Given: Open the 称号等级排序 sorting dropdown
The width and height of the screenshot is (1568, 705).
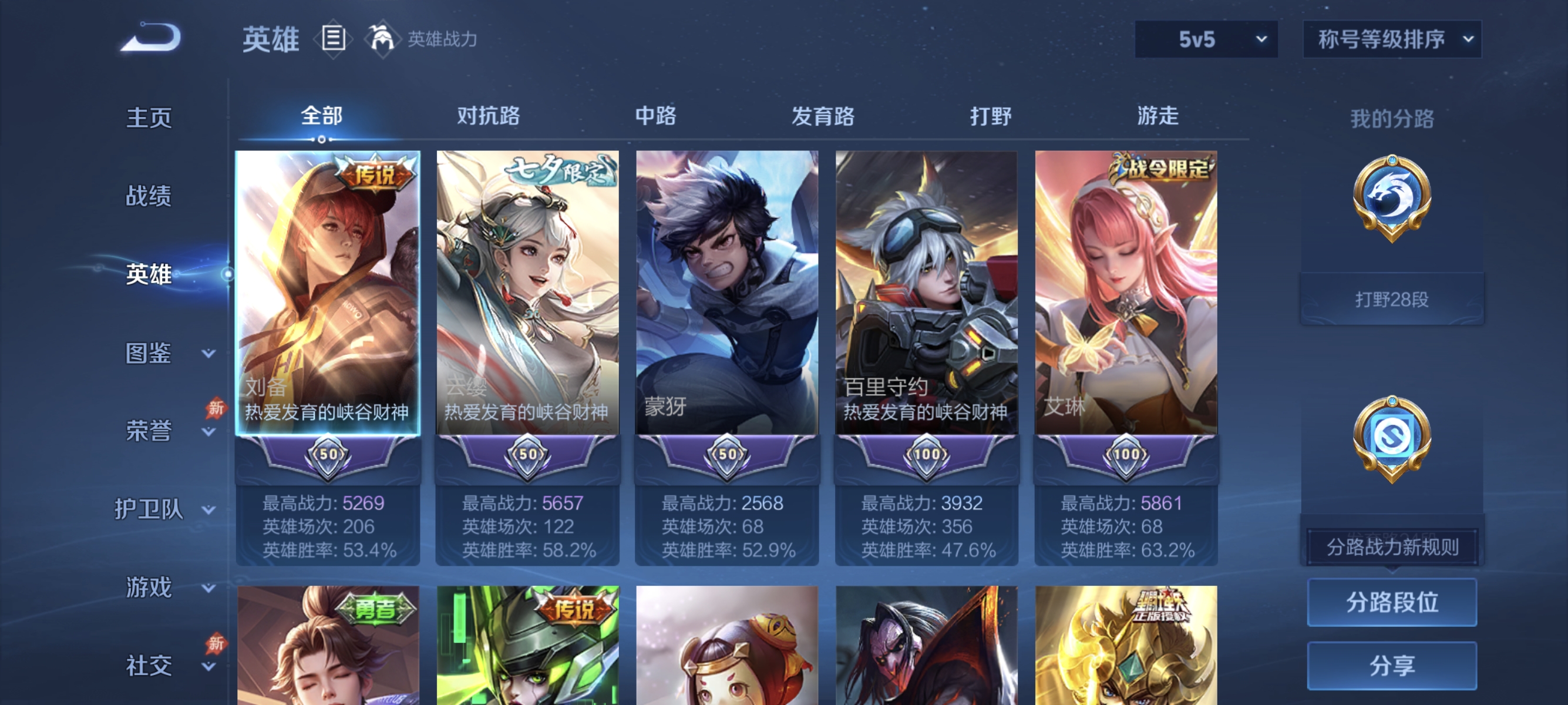Looking at the screenshot, I should click(x=1392, y=38).
